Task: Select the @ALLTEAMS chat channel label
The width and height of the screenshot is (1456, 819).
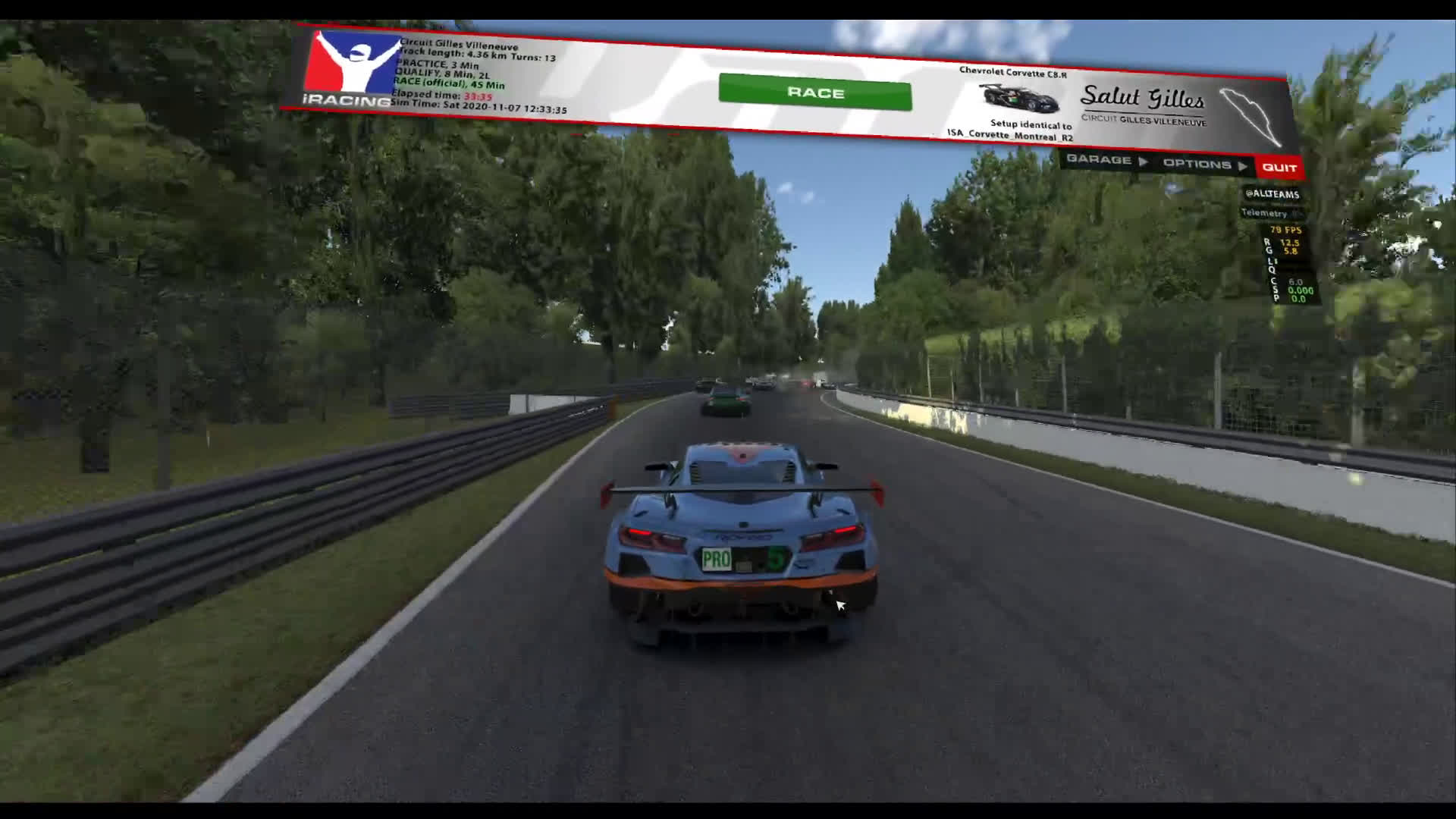Action: [1272, 194]
